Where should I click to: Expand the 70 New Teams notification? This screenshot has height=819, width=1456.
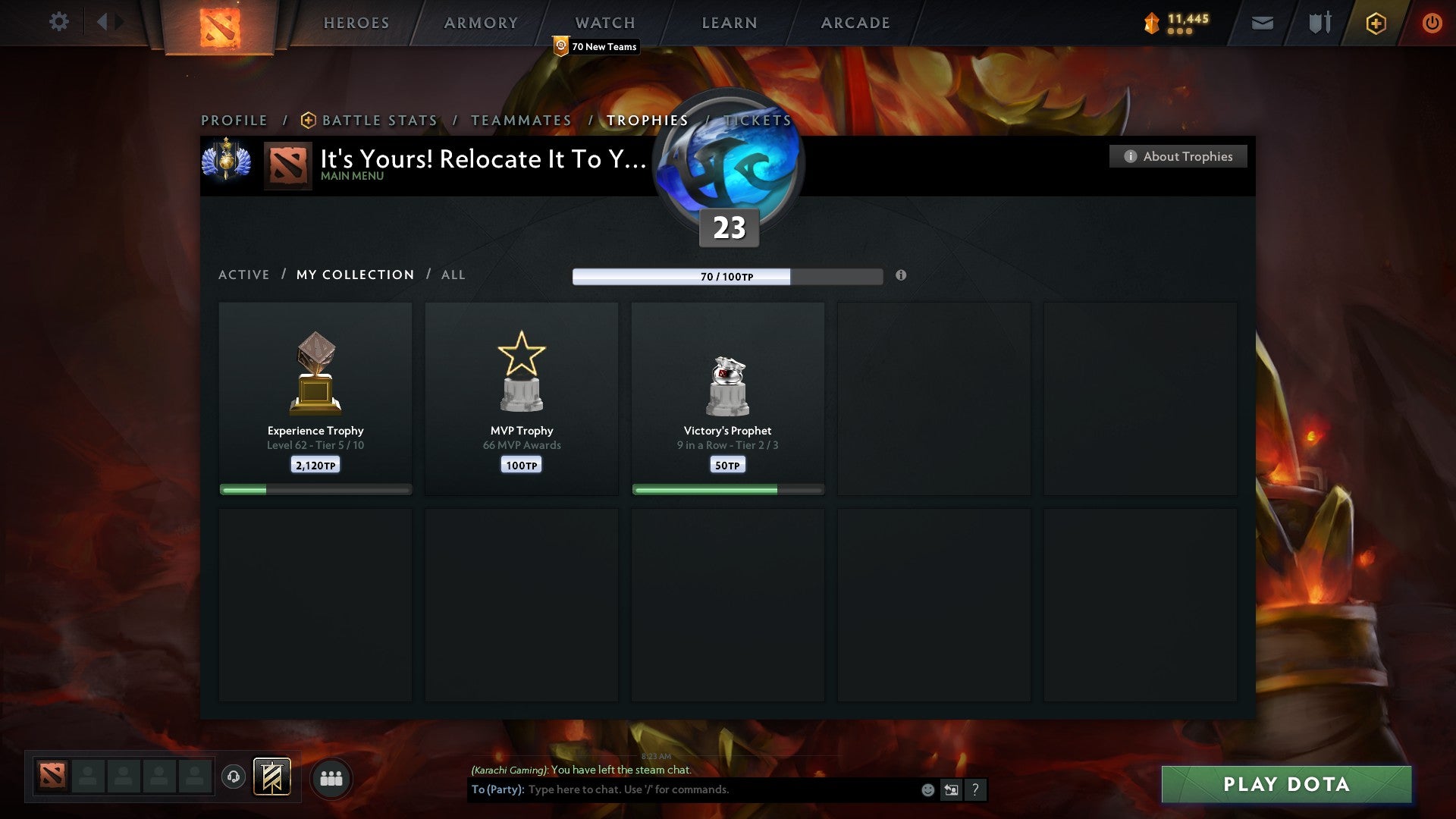click(x=597, y=46)
